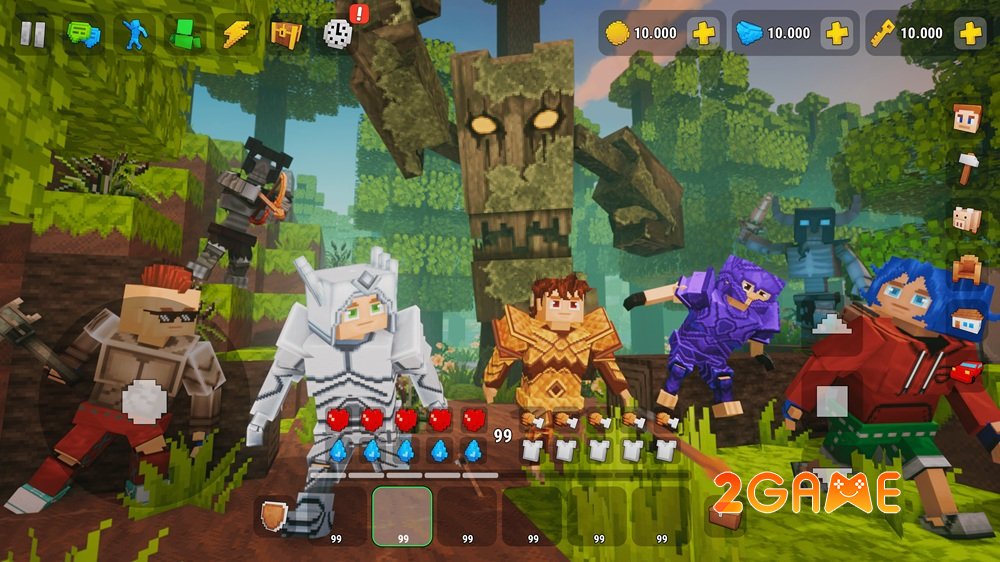Viewport: 1000px width, 562px height.
Task: Pick the red car vehicle icon
Action: (x=966, y=373)
